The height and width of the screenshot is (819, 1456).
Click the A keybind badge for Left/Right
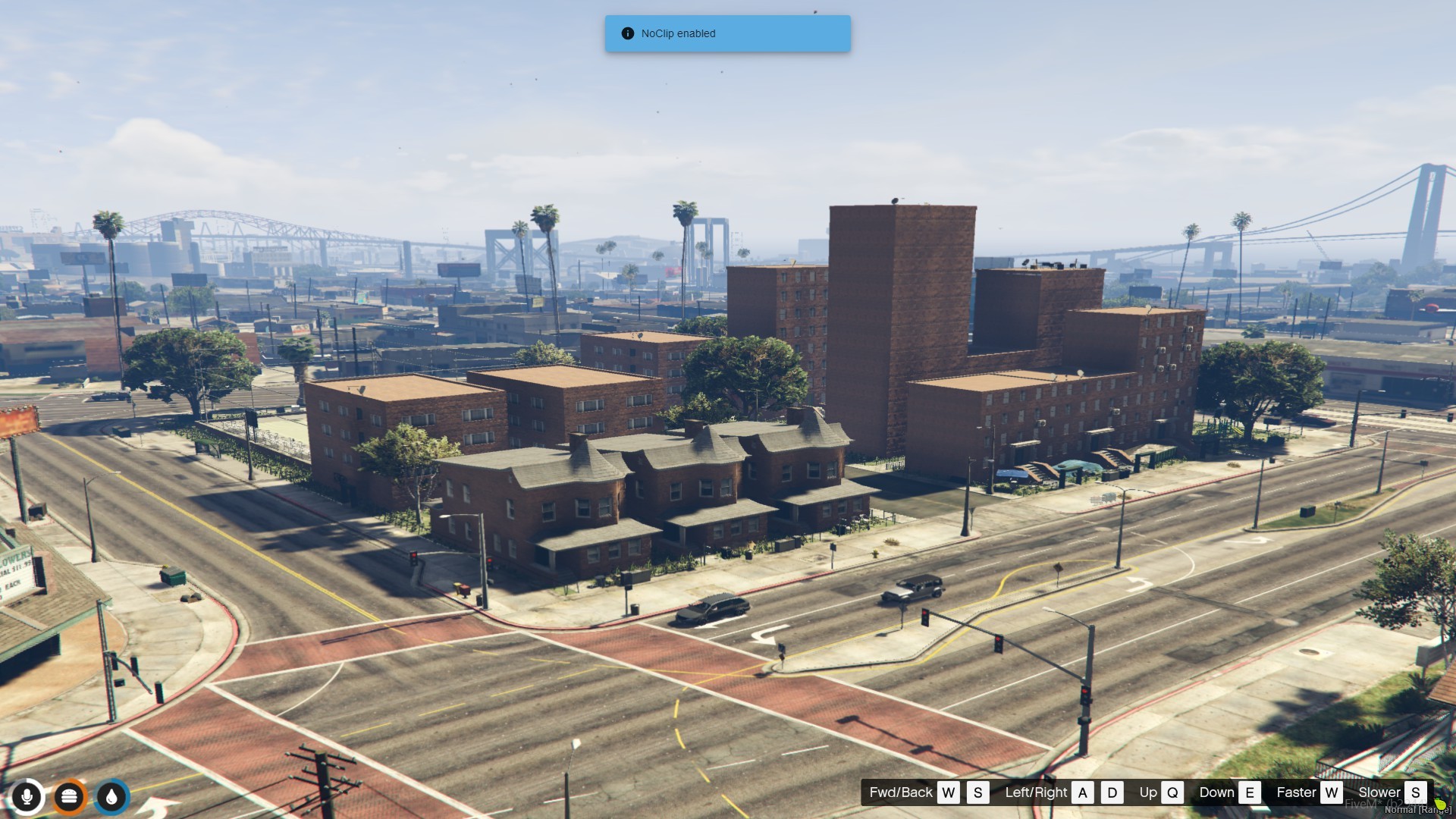coord(1083,792)
